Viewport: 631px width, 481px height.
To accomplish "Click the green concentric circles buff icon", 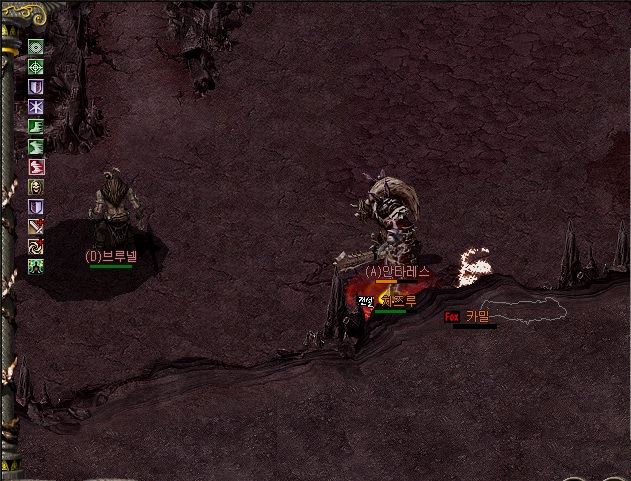I will point(36,47).
